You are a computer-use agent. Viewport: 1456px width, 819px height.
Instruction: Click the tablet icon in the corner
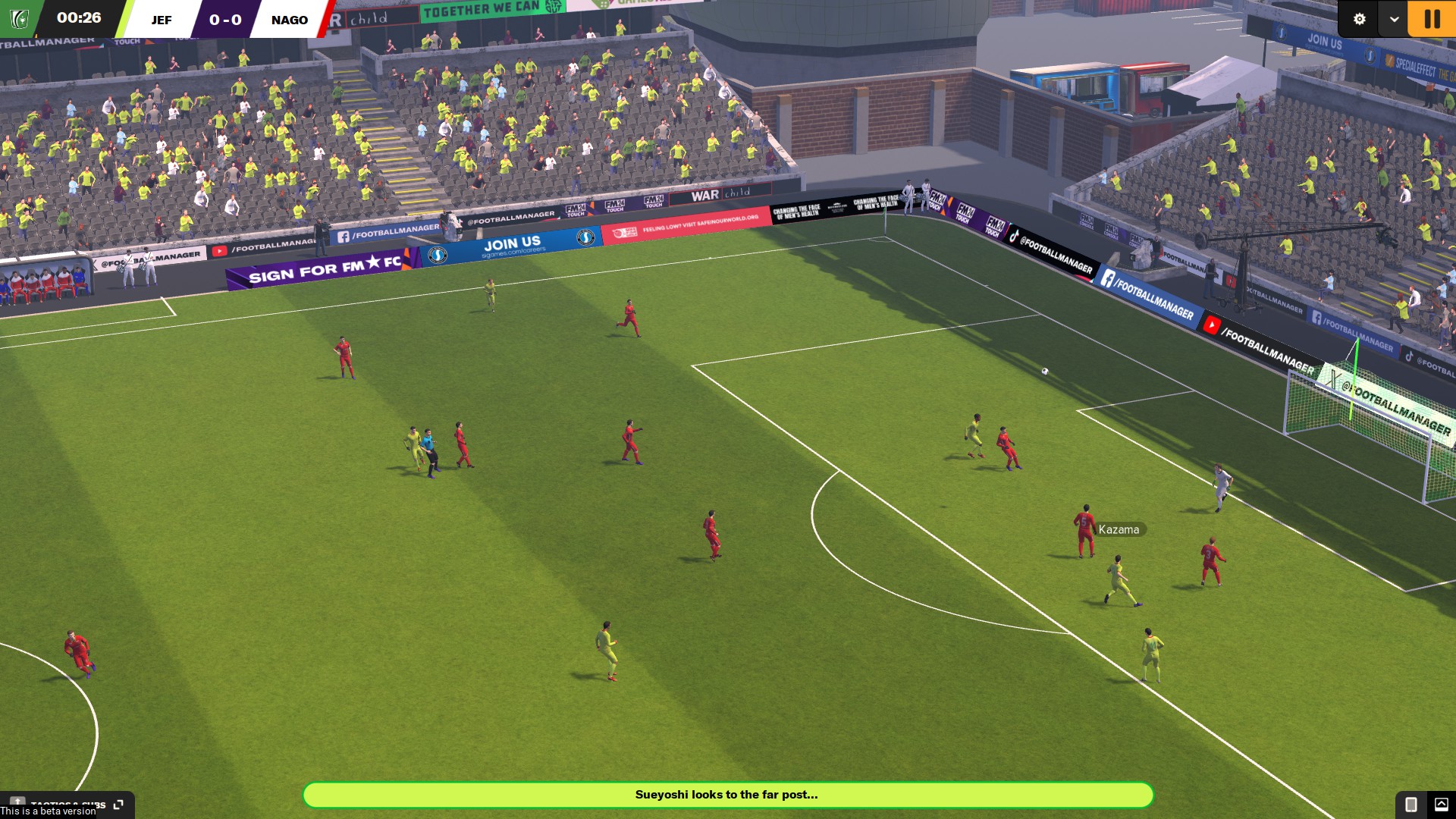tap(1410, 804)
